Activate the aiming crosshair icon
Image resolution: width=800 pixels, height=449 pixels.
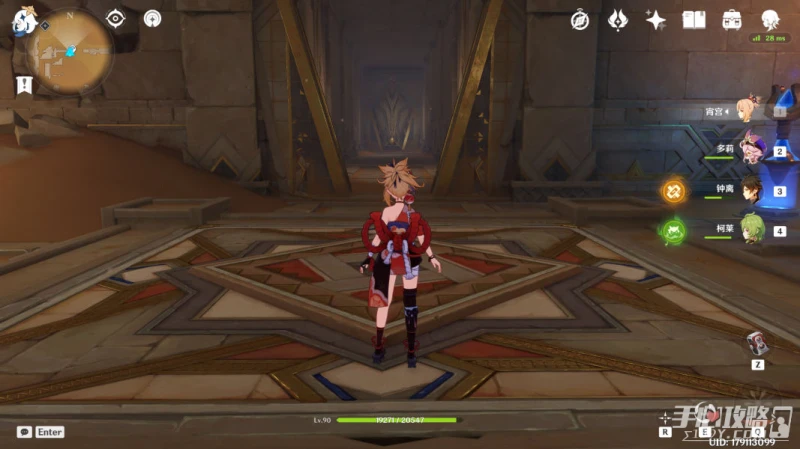pyautogui.click(x=665, y=418)
